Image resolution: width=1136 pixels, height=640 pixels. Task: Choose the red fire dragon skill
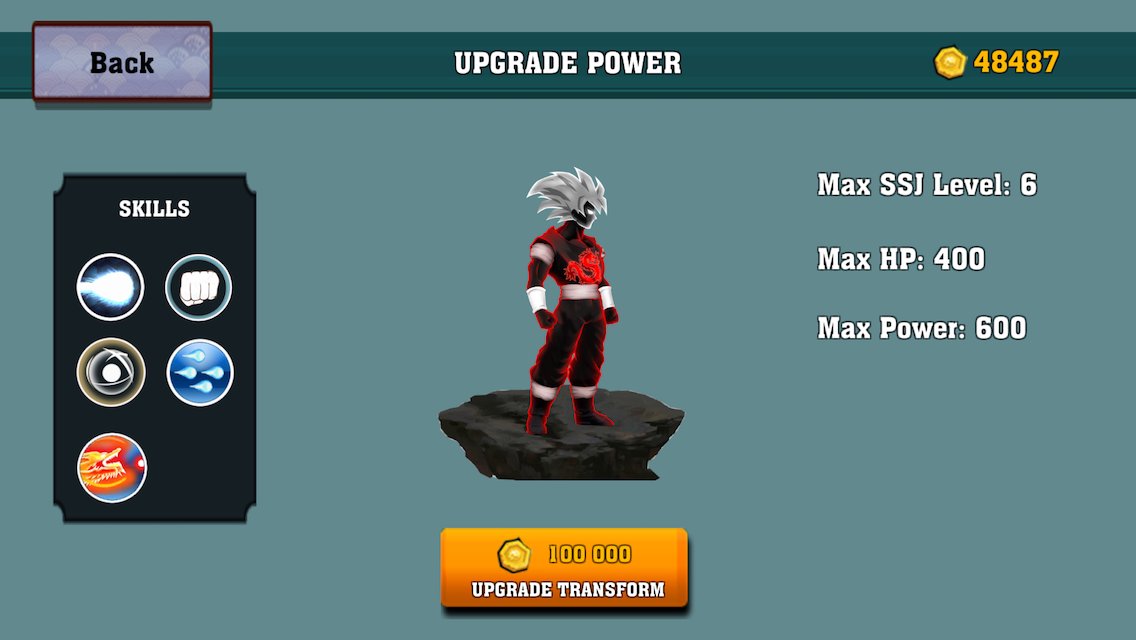pyautogui.click(x=112, y=467)
